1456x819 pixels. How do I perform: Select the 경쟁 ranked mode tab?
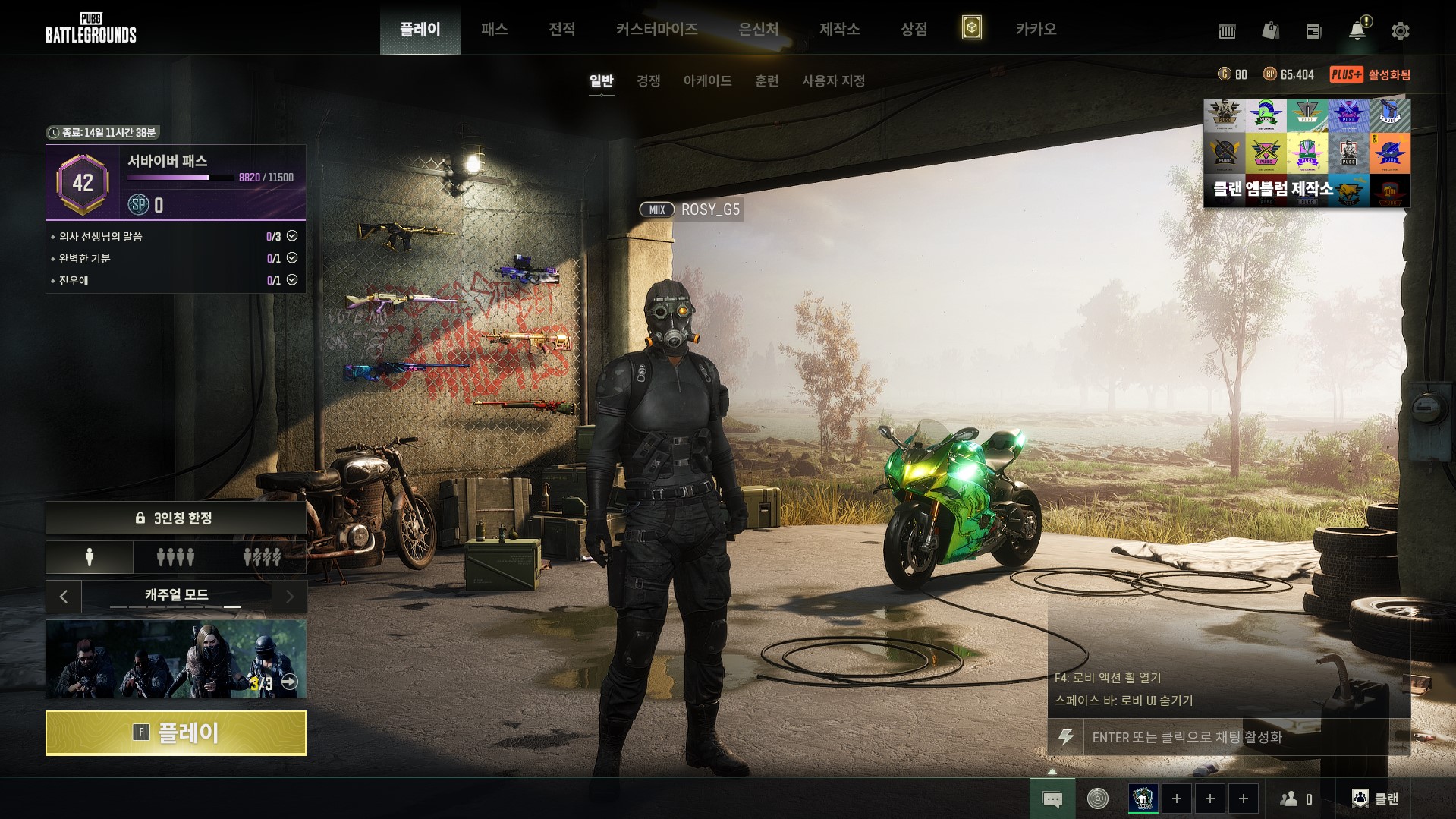(x=648, y=80)
